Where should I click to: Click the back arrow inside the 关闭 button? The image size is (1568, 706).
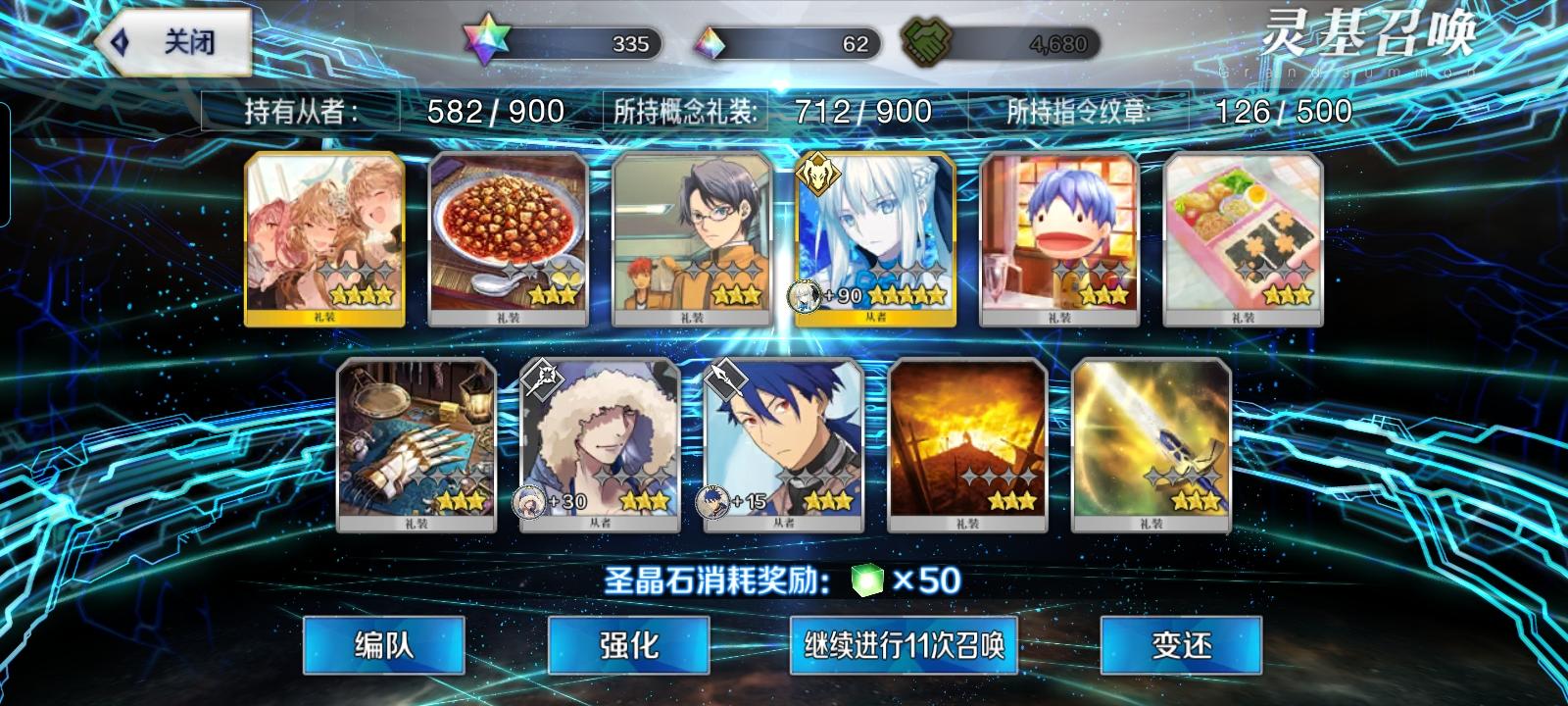121,43
